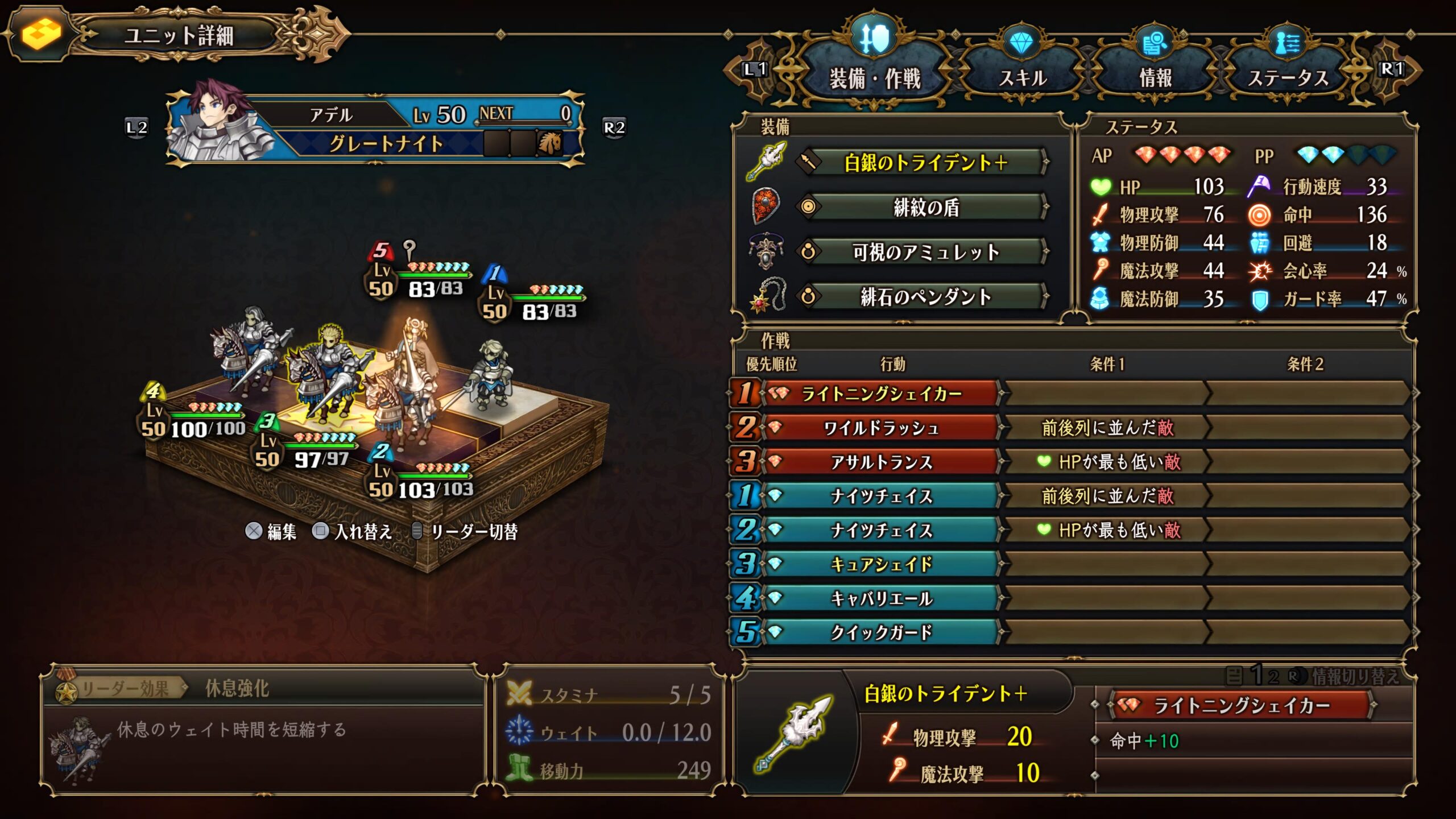Select the アサルトランス action row
The width and height of the screenshot is (1456, 819).
coord(880,462)
